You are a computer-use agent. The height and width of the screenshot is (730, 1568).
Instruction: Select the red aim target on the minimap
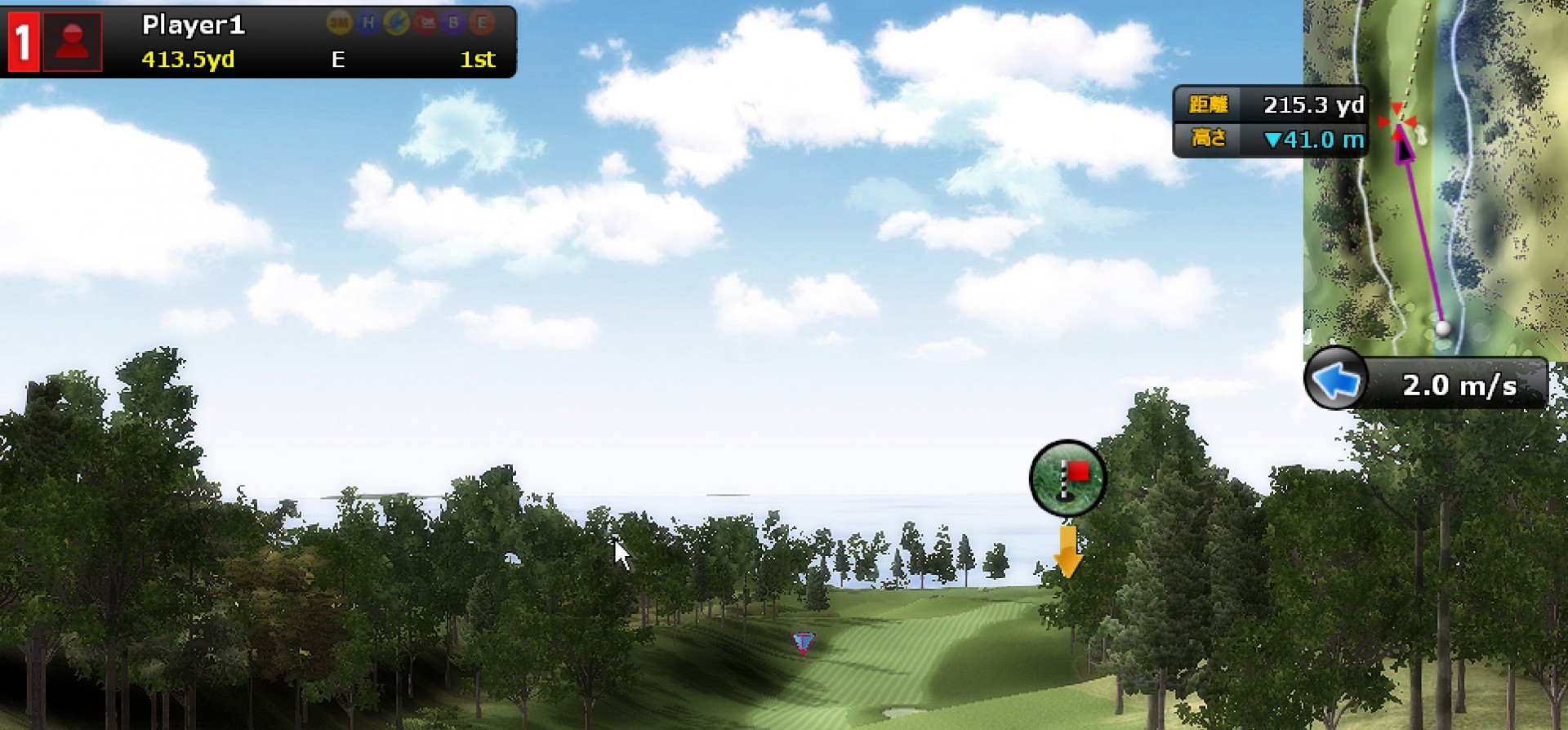click(1398, 120)
